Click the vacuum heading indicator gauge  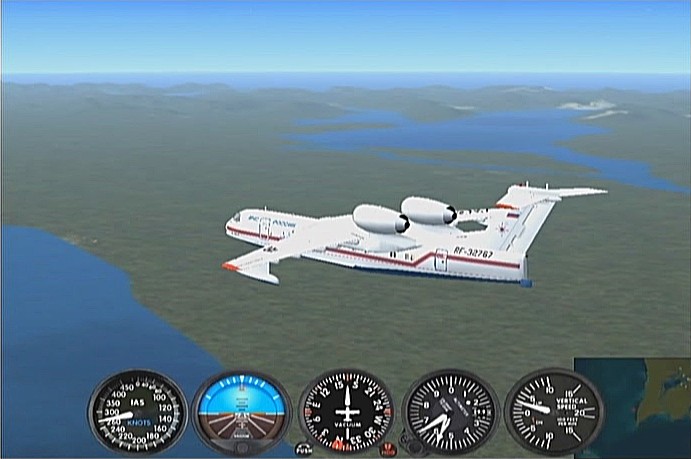click(346, 412)
